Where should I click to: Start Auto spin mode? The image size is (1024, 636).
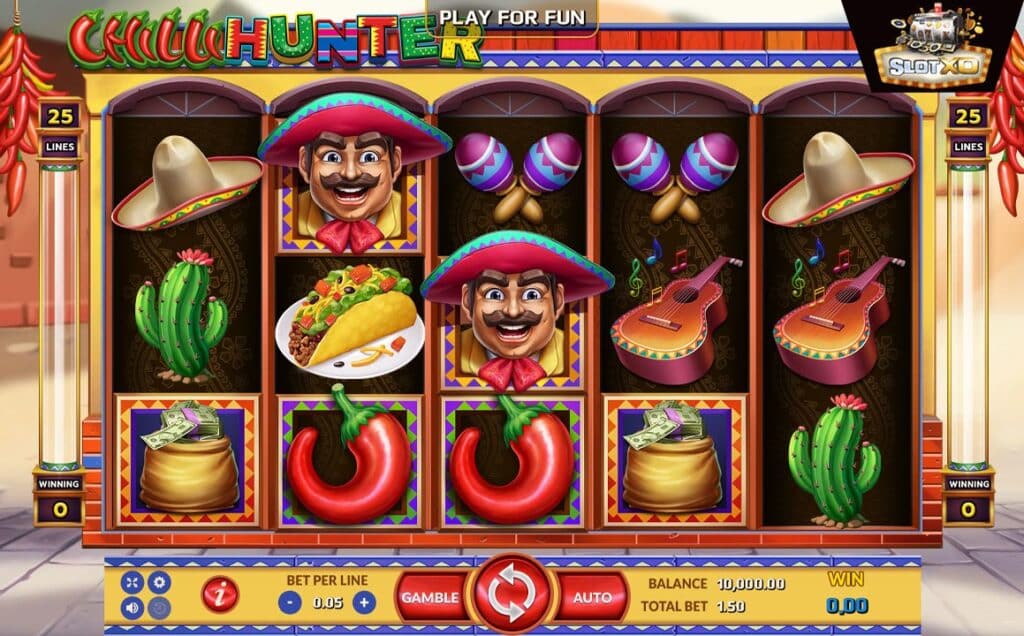point(592,597)
